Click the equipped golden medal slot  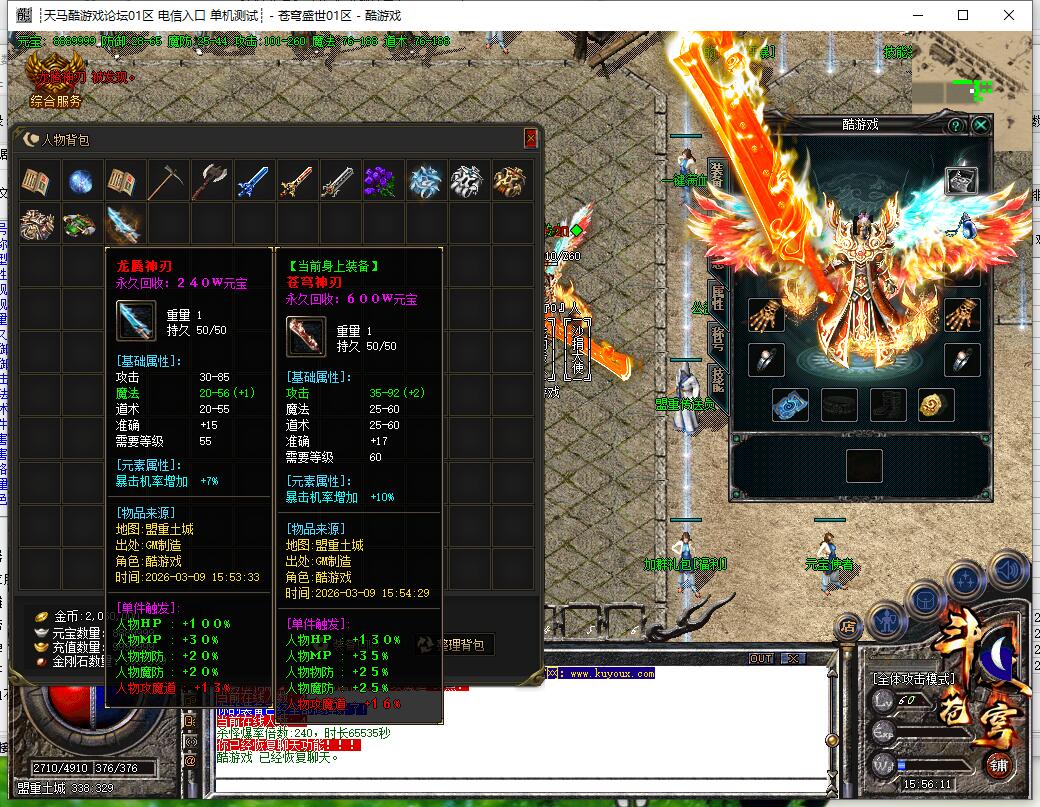pyautogui.click(x=936, y=405)
